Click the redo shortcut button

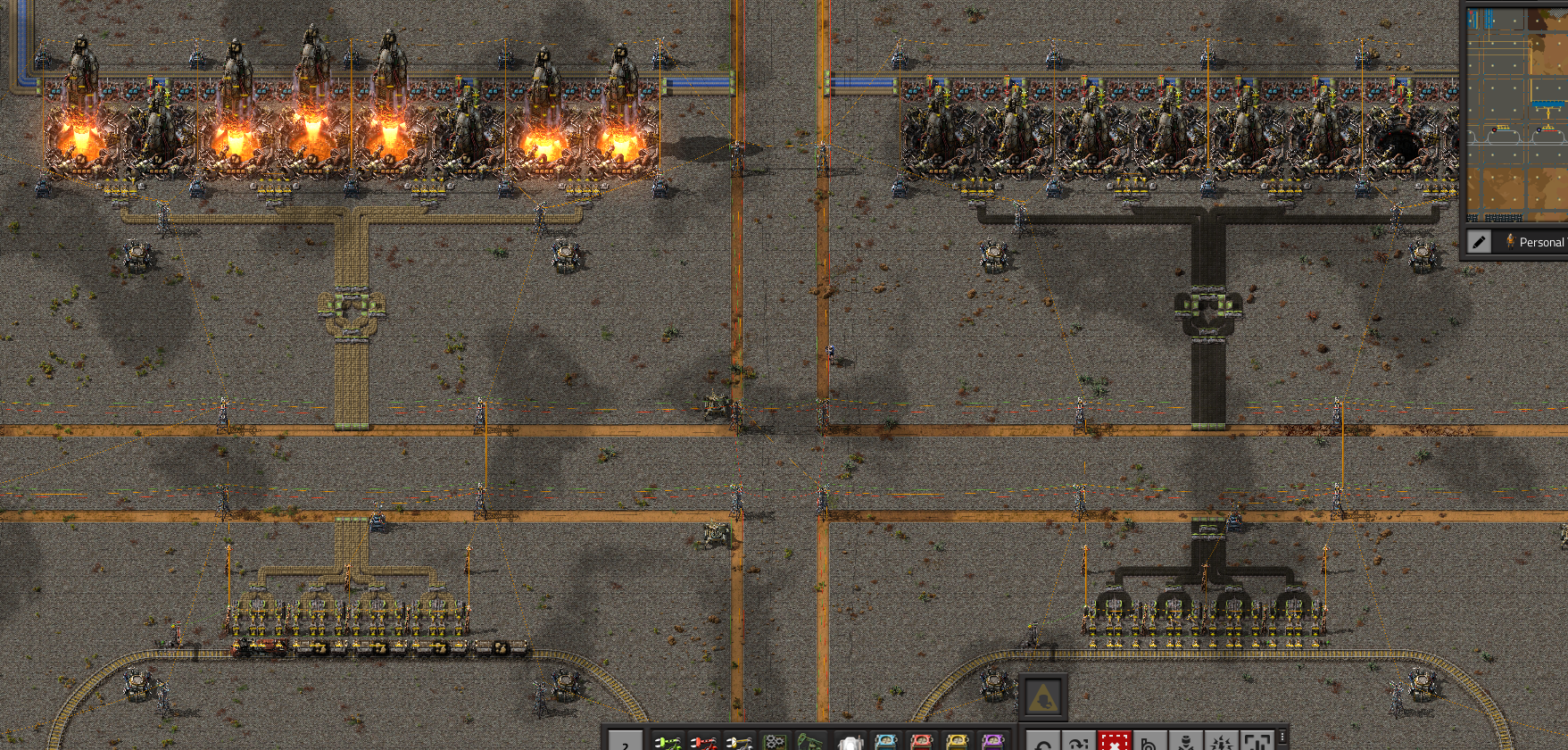(1078, 742)
